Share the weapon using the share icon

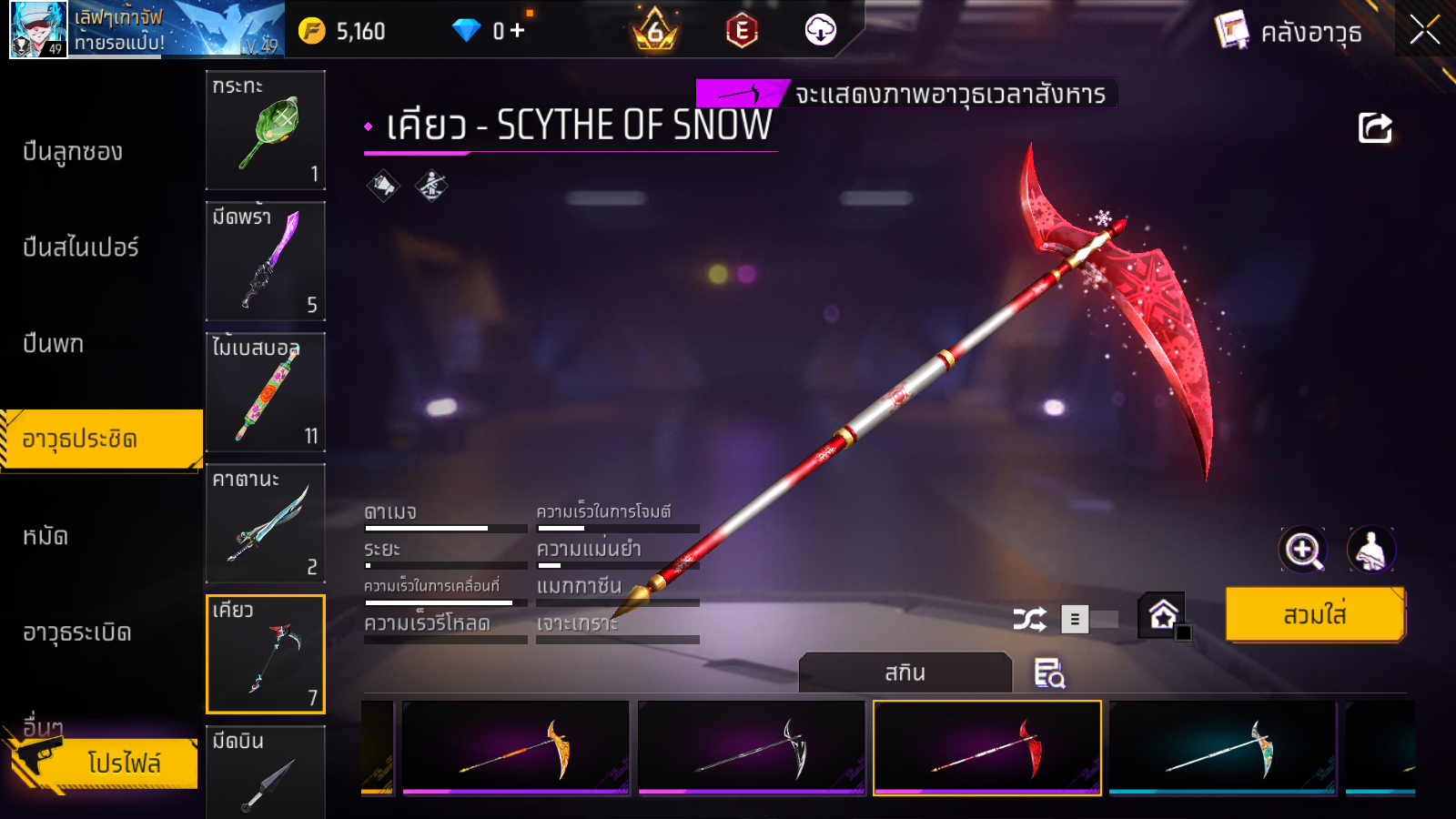tap(1375, 128)
